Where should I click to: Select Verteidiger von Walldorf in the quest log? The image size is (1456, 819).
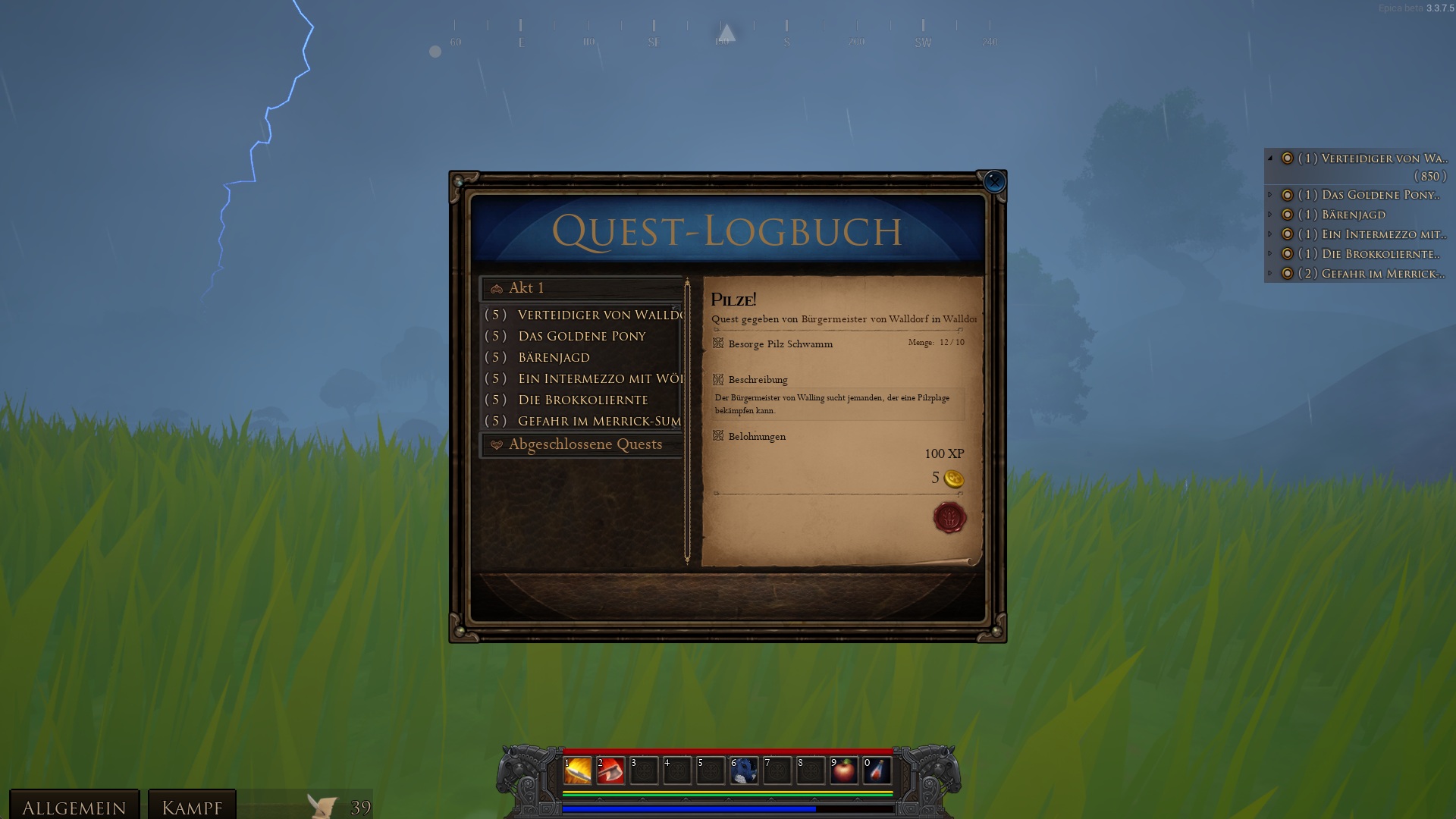click(x=599, y=315)
